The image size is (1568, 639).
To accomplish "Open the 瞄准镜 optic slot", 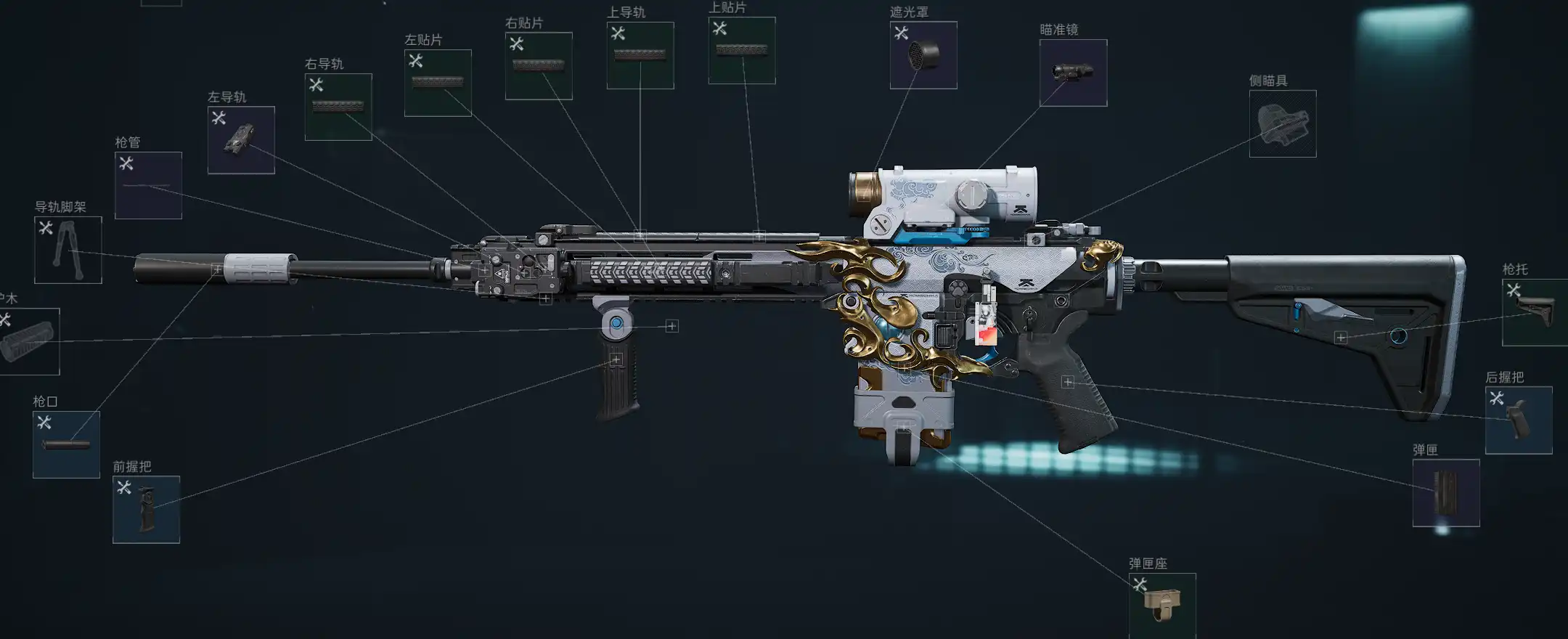I will 1073,73.
